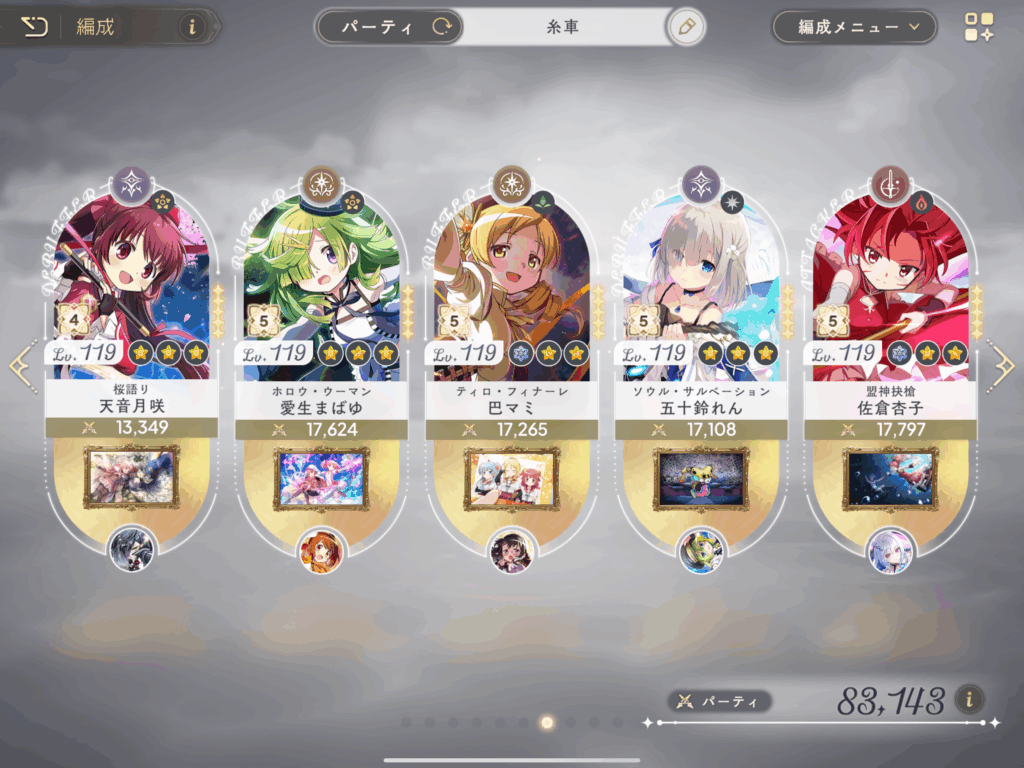Open the info icon beside 編成
Viewport: 1024px width, 768px height.
coord(193,27)
